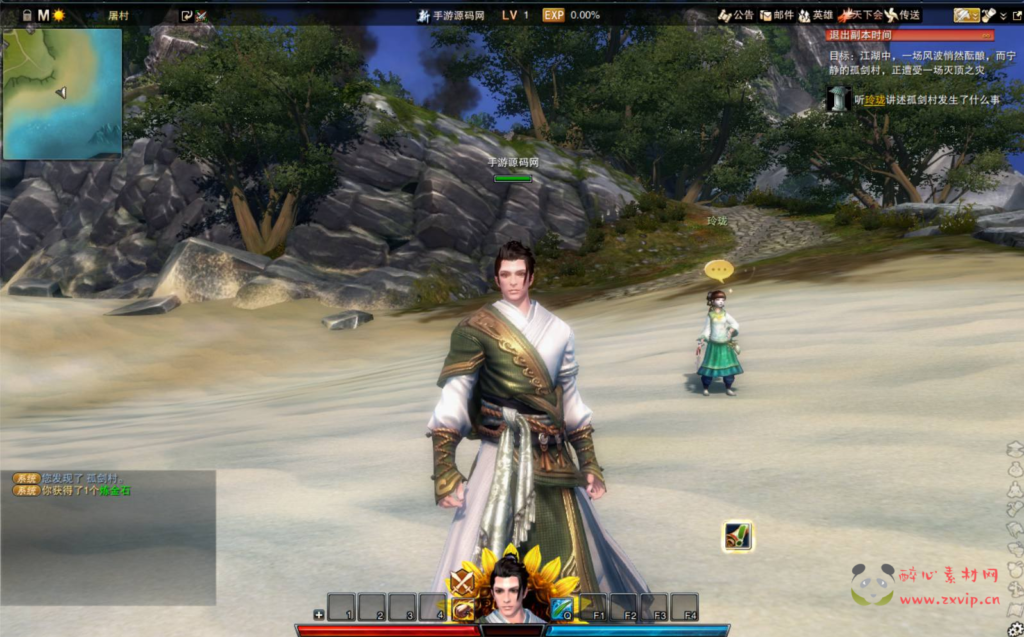This screenshot has width=1024, height=637.
Task: Click the minimap
Action: coord(62,93)
